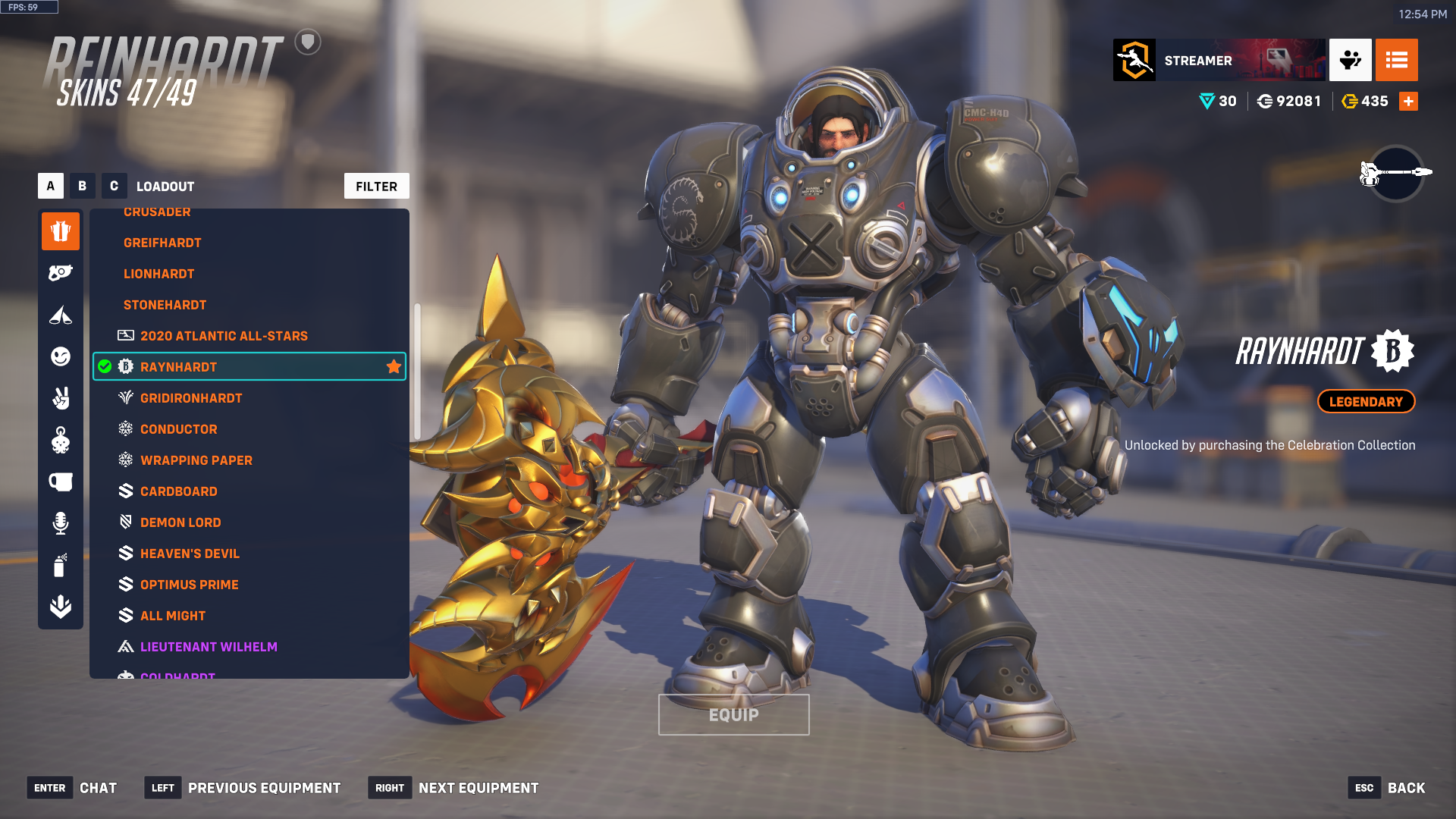
Task: Add more coins with plus button
Action: tap(1408, 102)
